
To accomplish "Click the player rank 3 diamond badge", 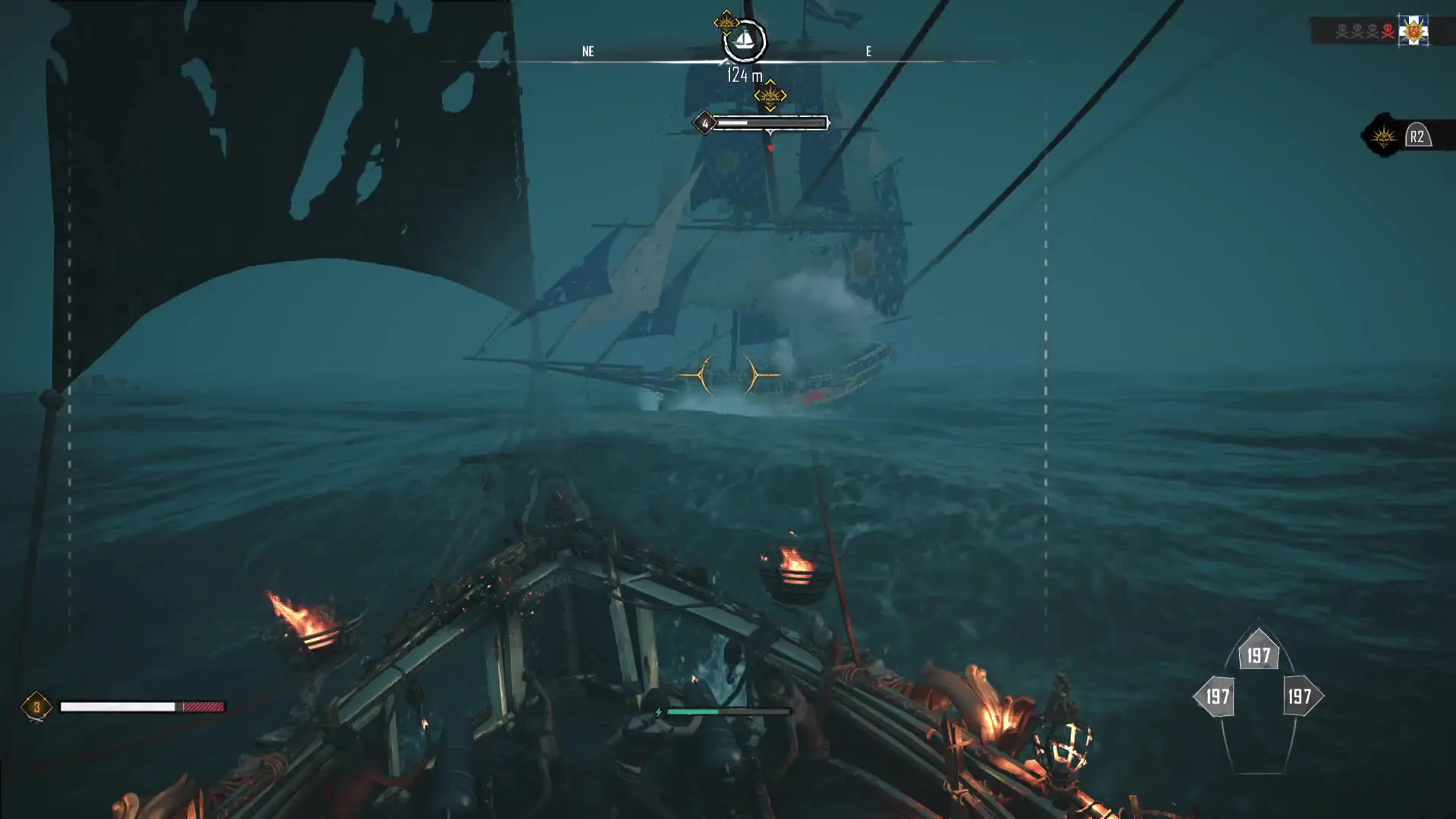I will click(36, 707).
